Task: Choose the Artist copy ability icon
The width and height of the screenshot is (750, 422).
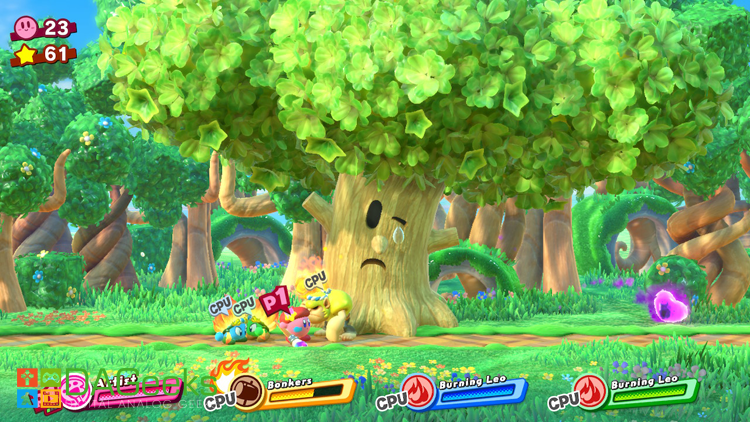Action: (x=76, y=390)
